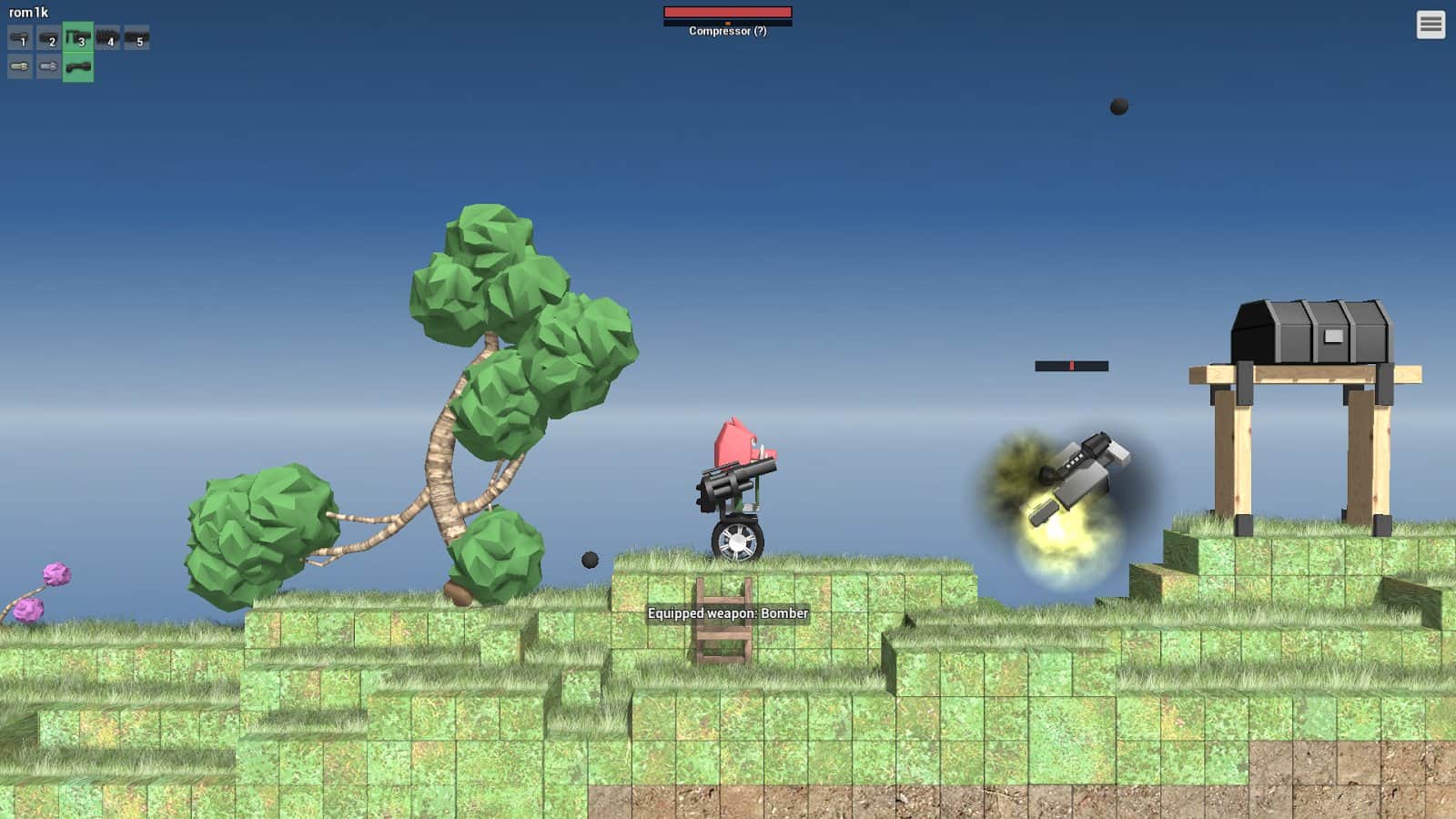1456x819 pixels.
Task: Click the equipped Bomber weapon icon
Action: point(79,66)
